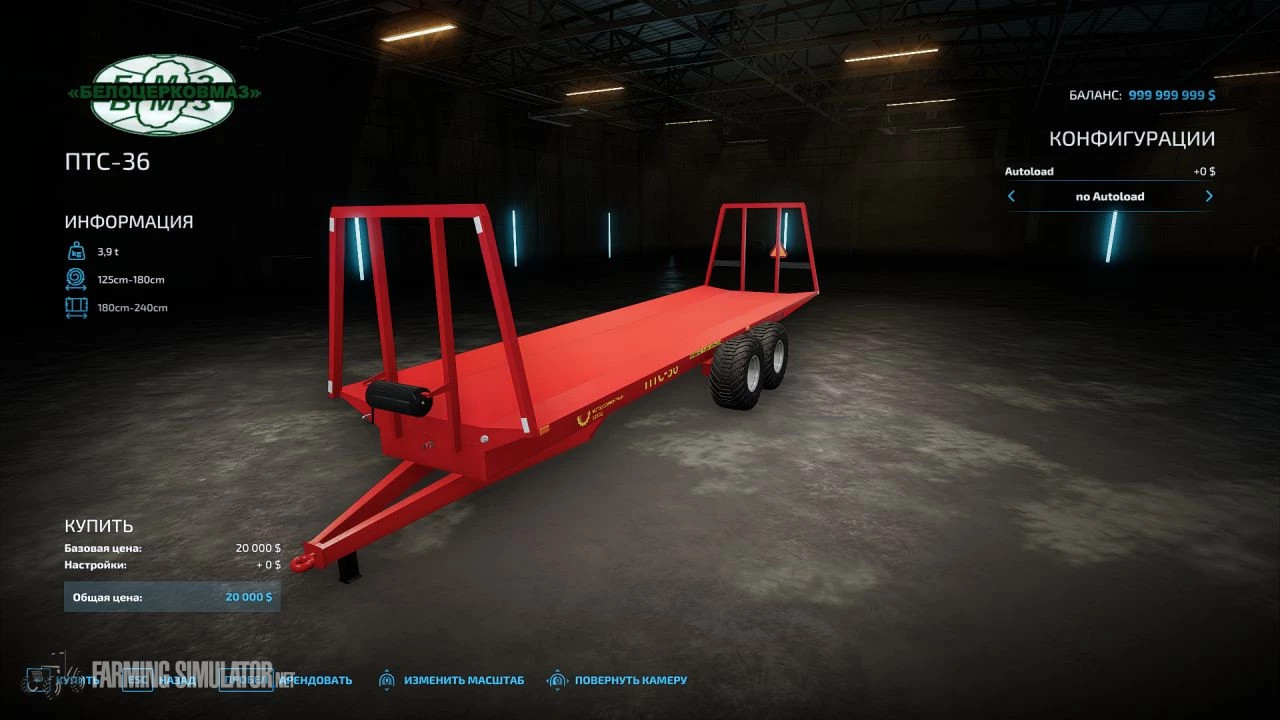This screenshot has width=1280, height=720.
Task: Click the ESC key icon before Назад
Action: point(136,679)
